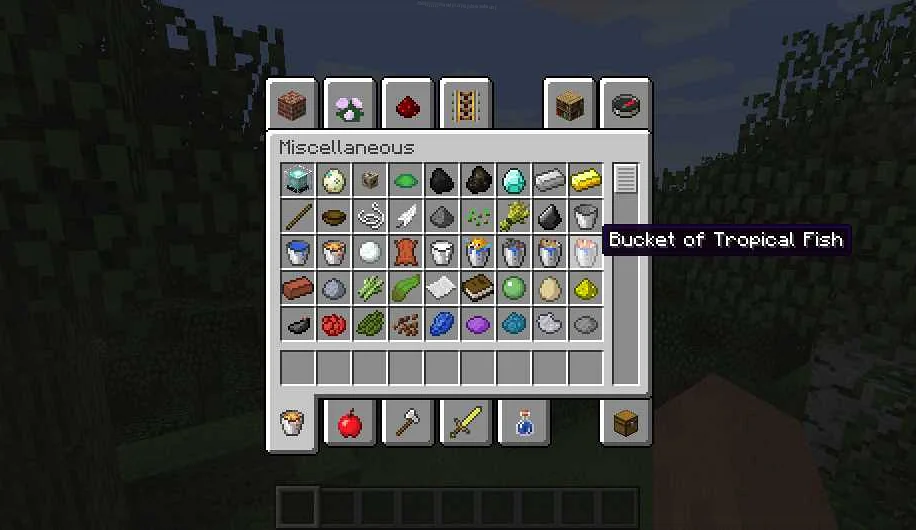916x530 pixels.
Task: Select the Combat tab with golden sword
Action: [x=466, y=424]
